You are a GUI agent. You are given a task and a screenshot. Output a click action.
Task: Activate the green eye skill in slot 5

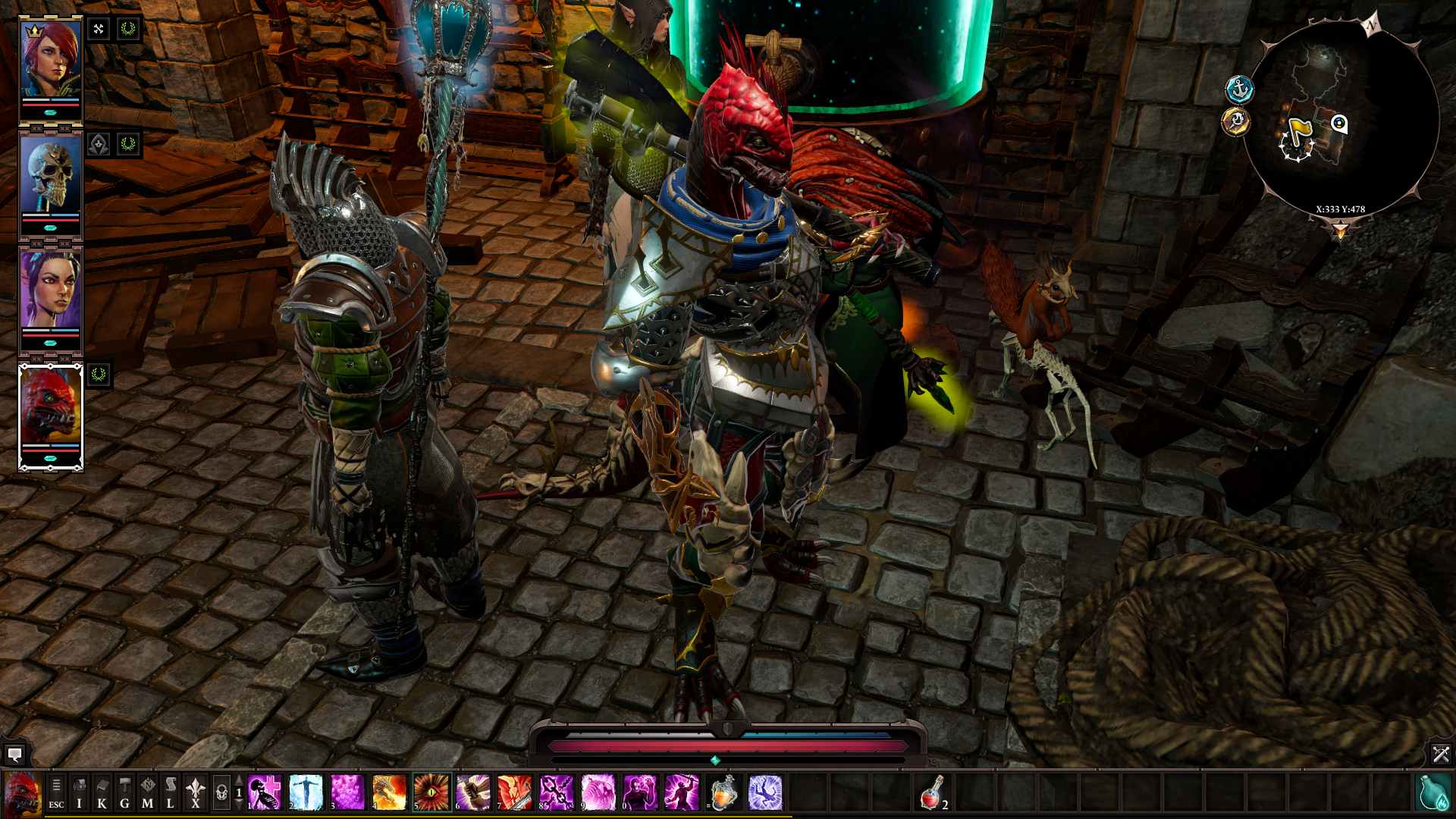coord(431,792)
